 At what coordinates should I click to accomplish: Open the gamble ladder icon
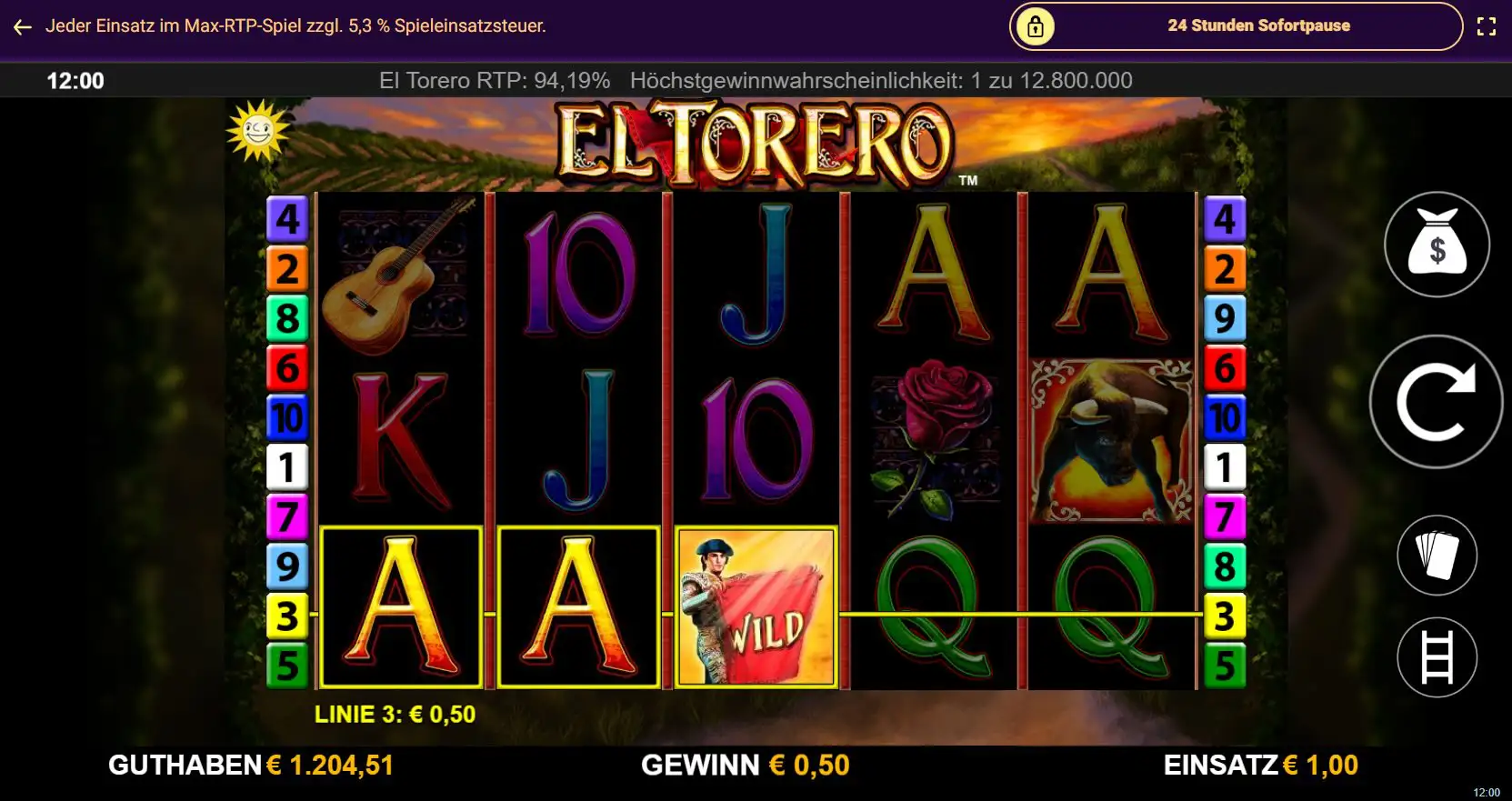[1437, 656]
